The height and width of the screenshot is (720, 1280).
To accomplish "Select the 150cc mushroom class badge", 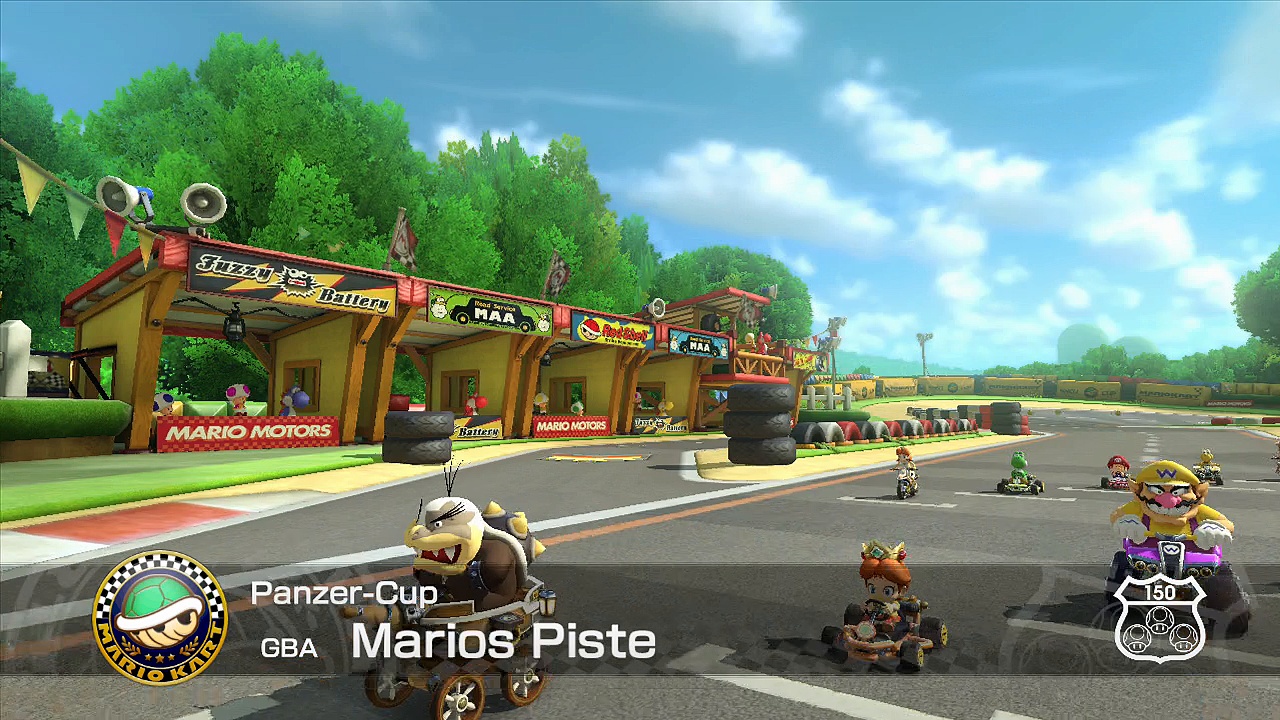I will (x=1159, y=618).
